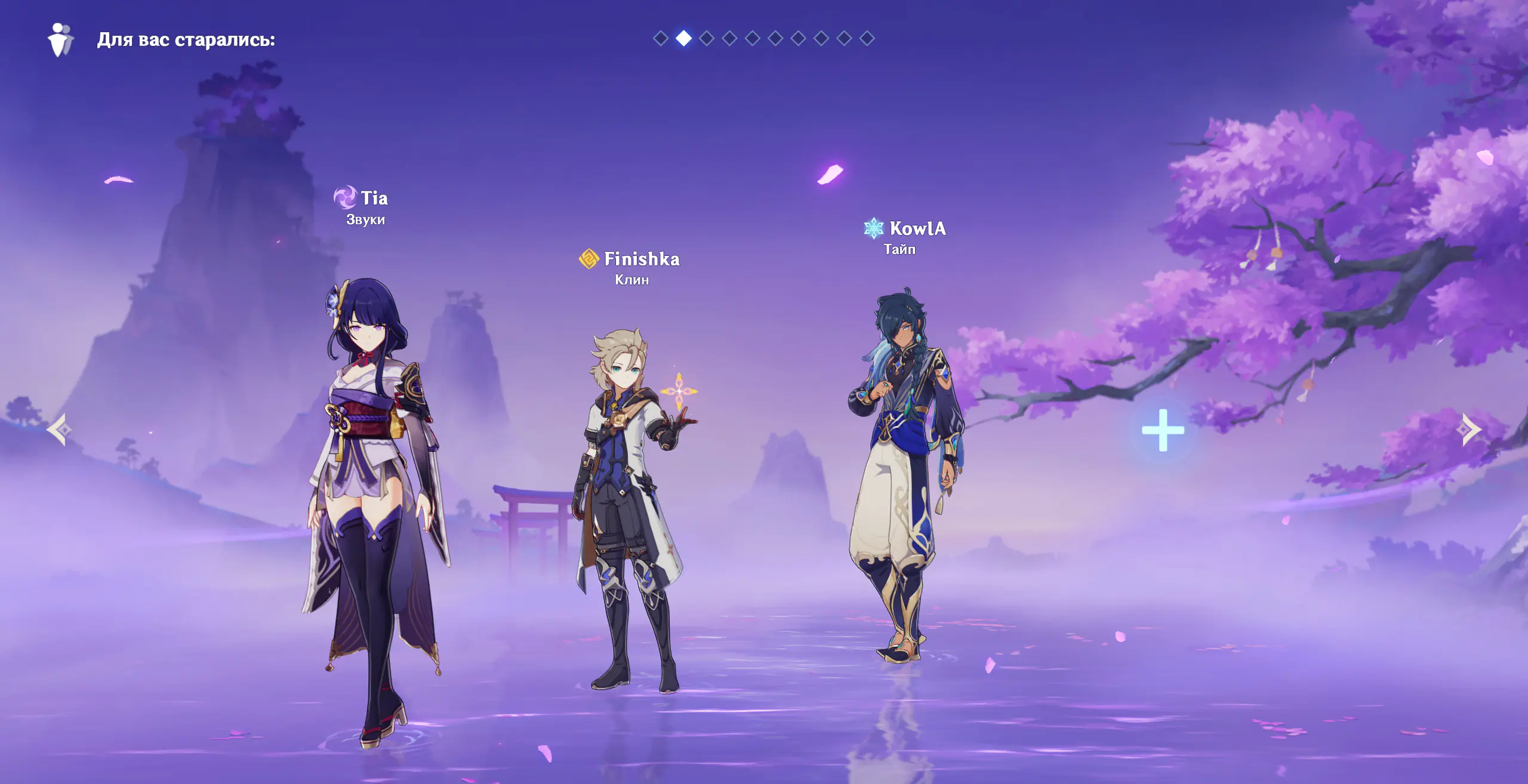
Task: Go to the previous party with left arrow
Action: 60,430
